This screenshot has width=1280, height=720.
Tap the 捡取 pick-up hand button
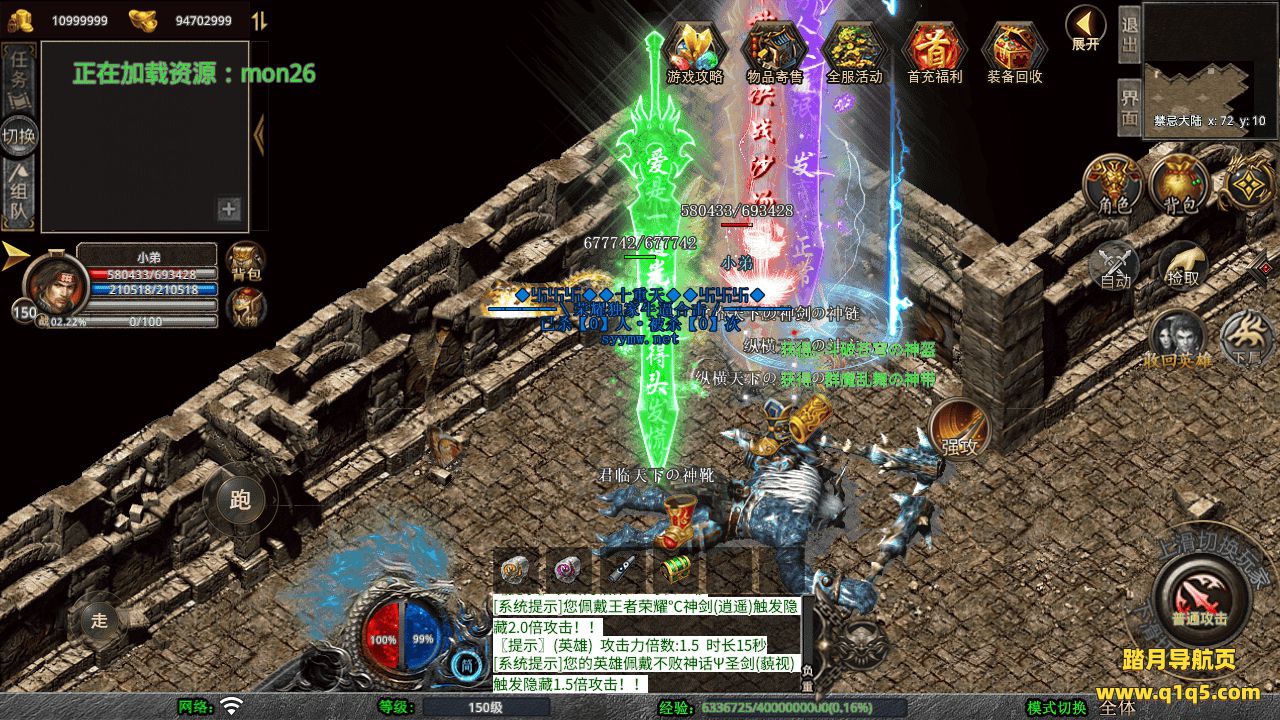point(1182,264)
